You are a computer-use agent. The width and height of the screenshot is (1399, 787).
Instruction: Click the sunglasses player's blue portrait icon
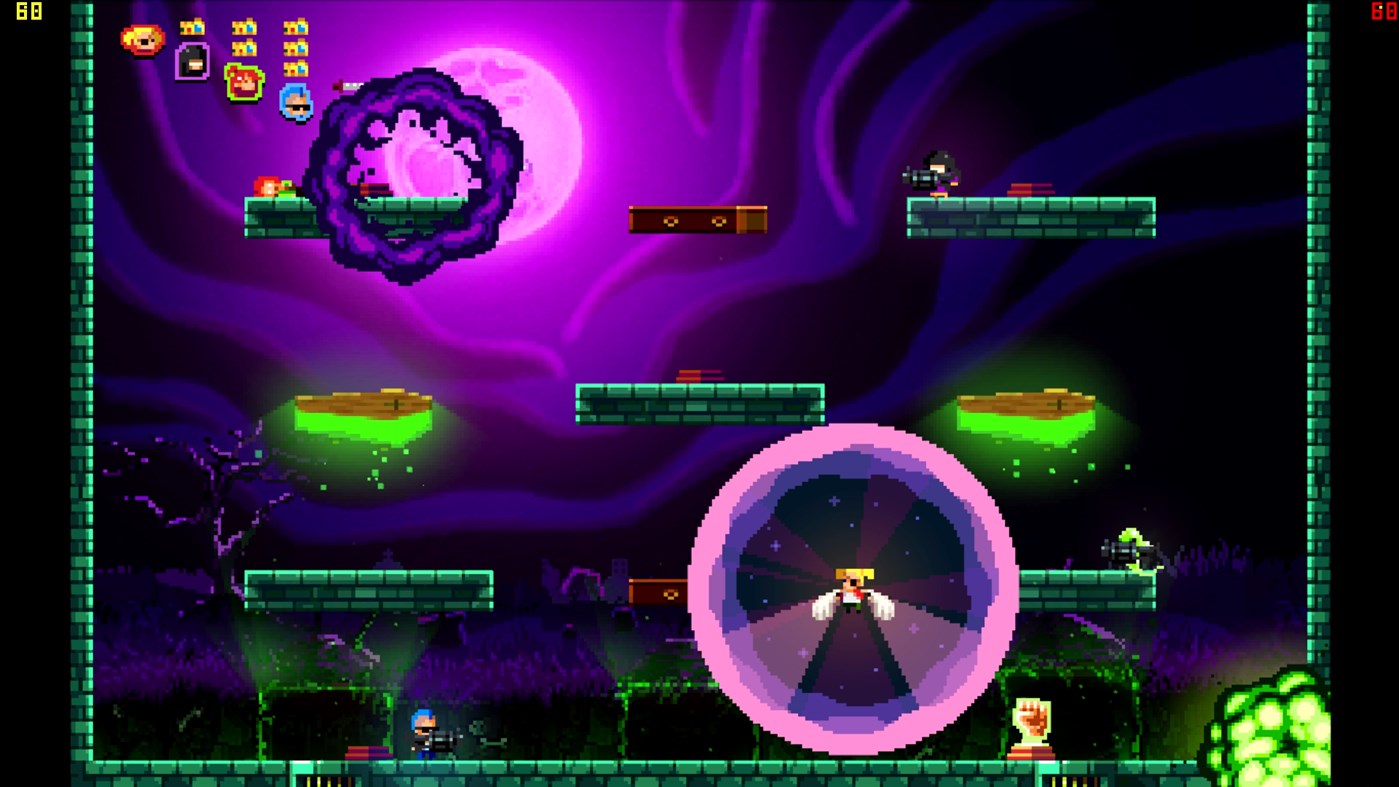295,103
